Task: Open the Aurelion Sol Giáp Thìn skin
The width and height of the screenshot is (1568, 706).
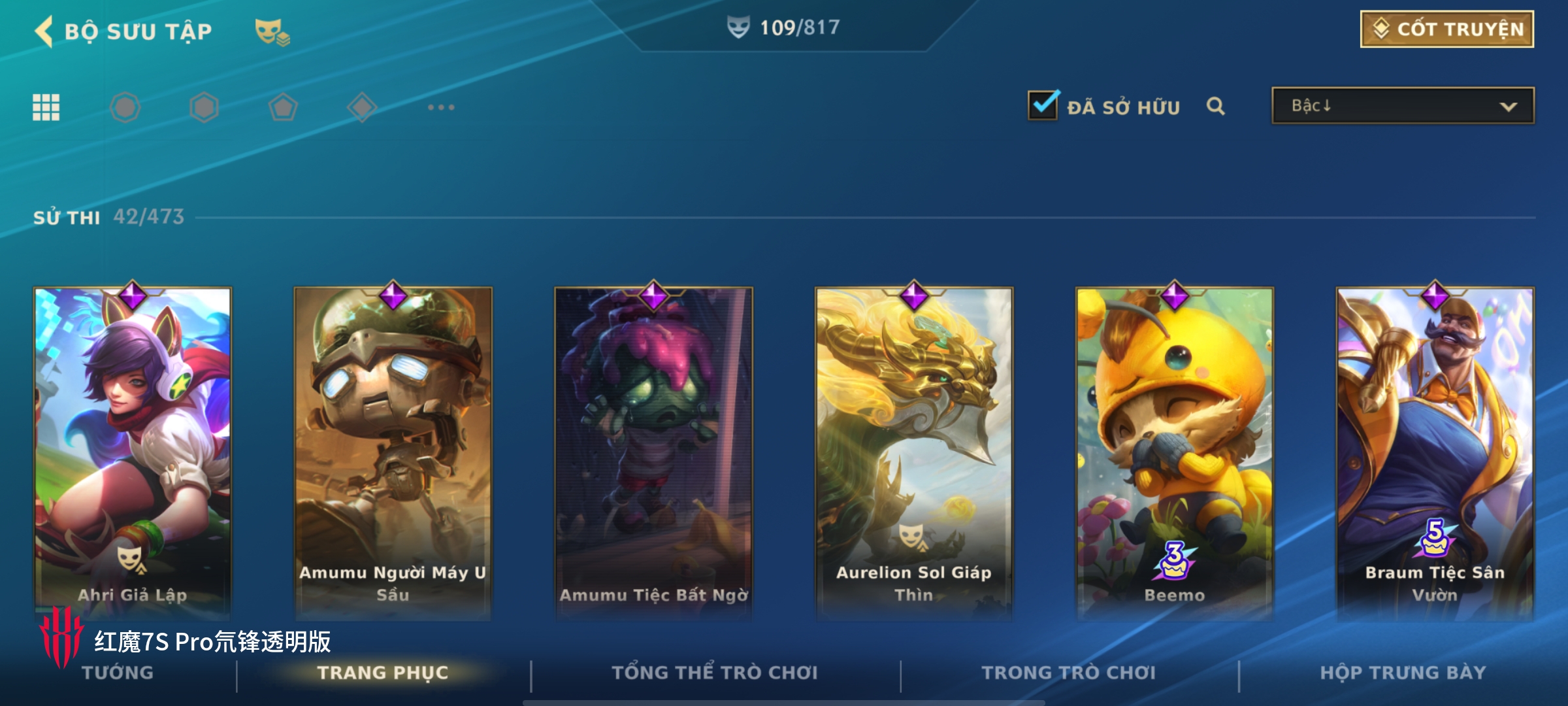Action: point(914,451)
